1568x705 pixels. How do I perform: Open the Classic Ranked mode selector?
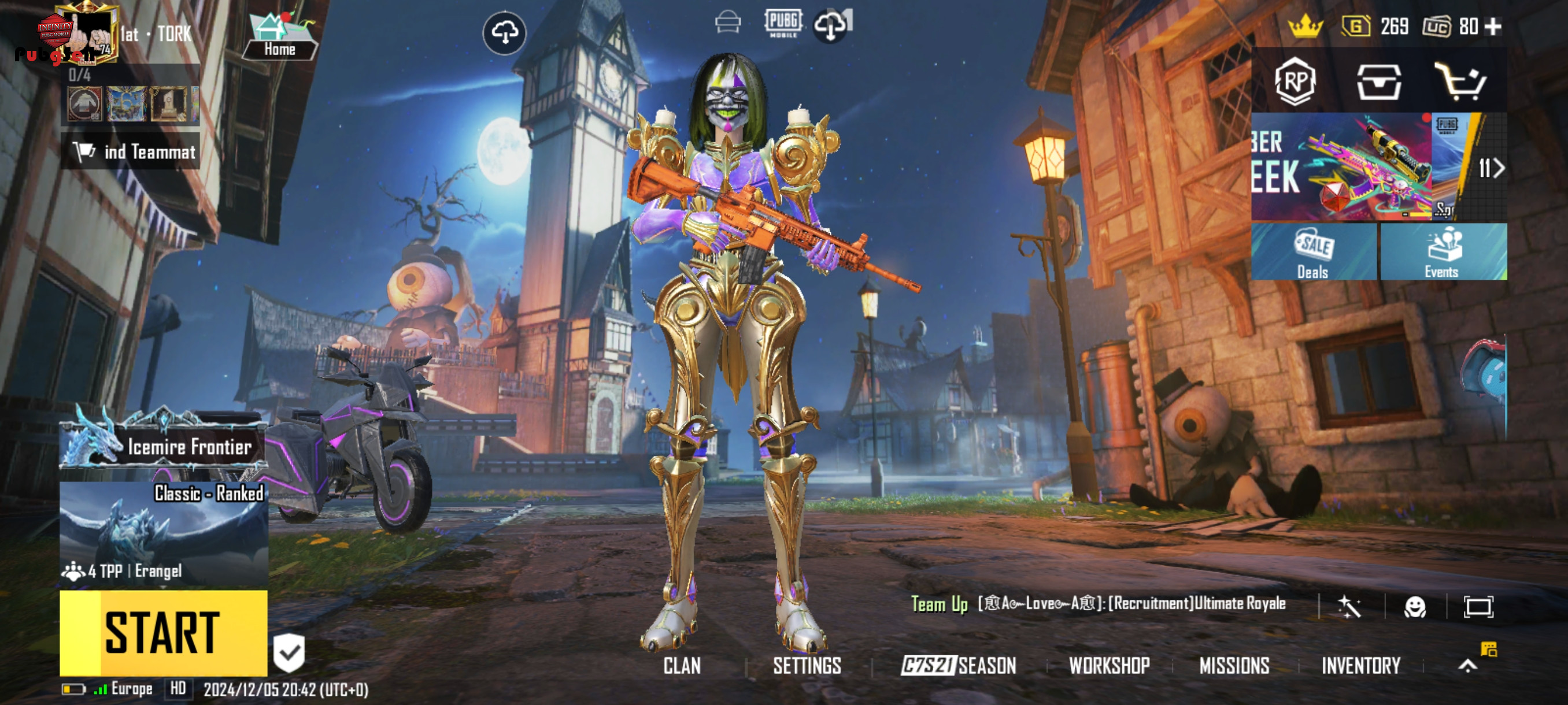(x=163, y=533)
